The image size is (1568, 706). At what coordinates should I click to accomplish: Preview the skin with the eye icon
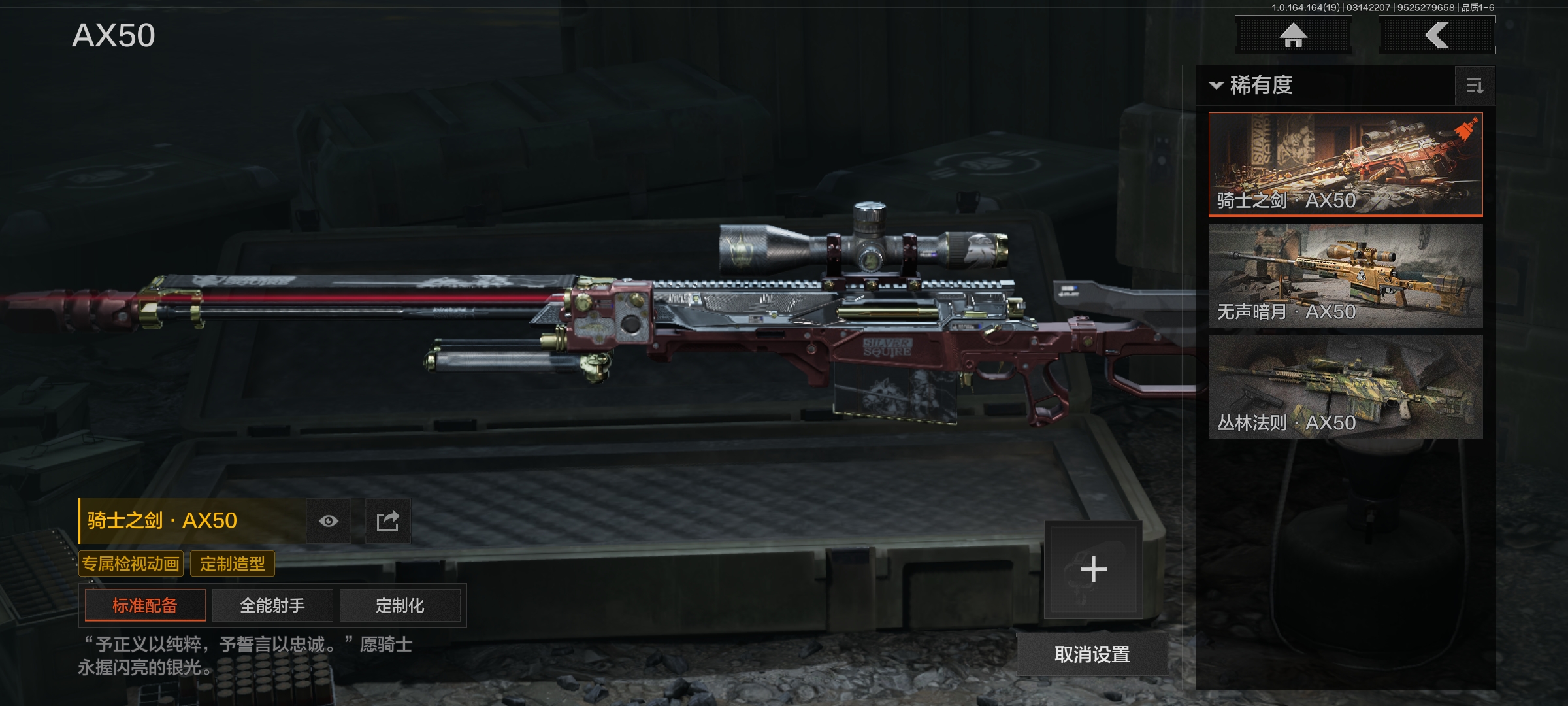(329, 521)
